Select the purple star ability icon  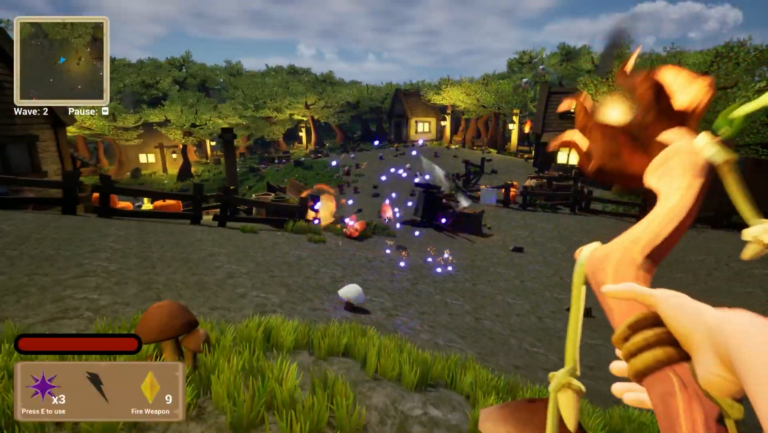point(43,386)
